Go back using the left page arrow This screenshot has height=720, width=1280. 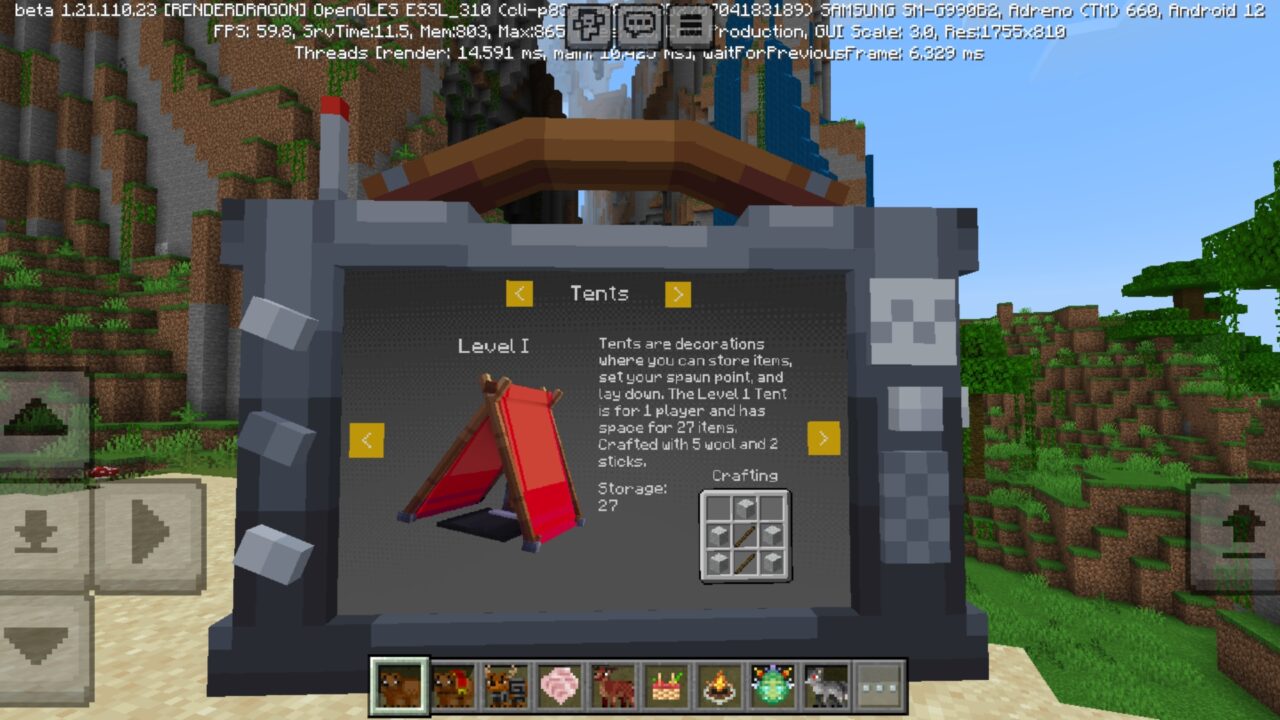coord(367,440)
